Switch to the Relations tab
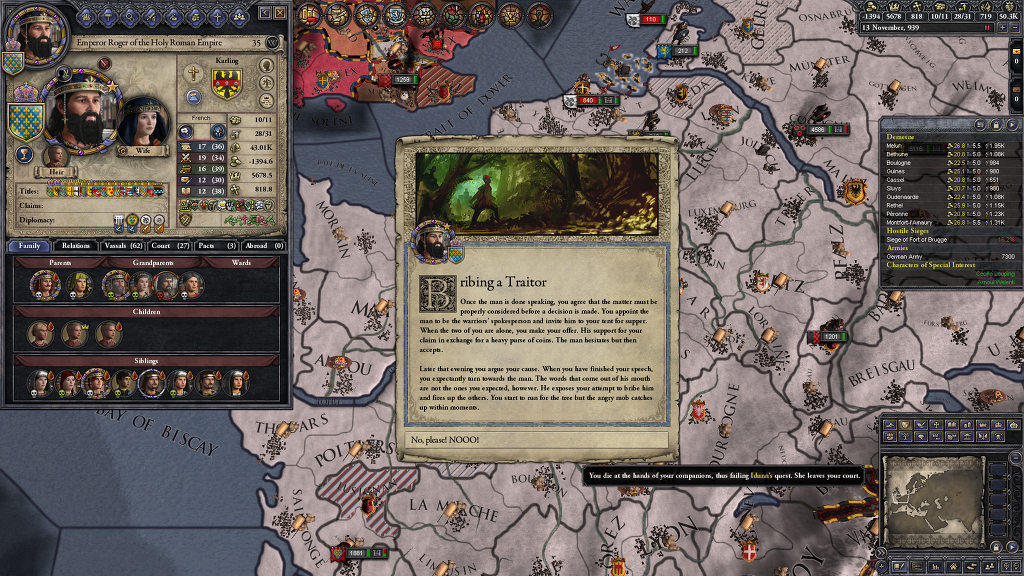The height and width of the screenshot is (576, 1024). click(x=76, y=245)
